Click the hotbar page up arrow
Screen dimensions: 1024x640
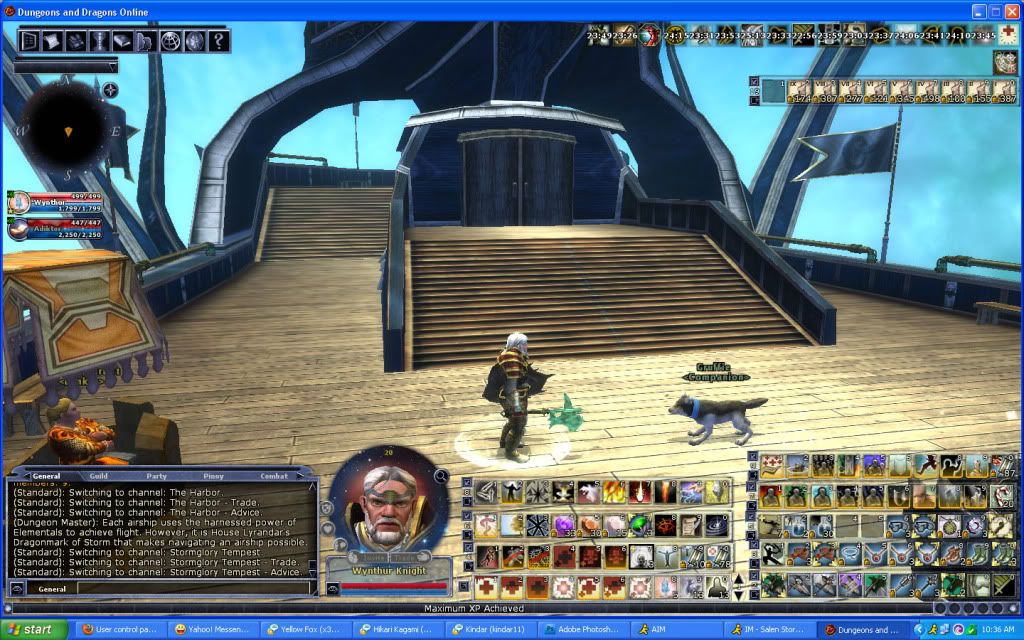(739, 578)
